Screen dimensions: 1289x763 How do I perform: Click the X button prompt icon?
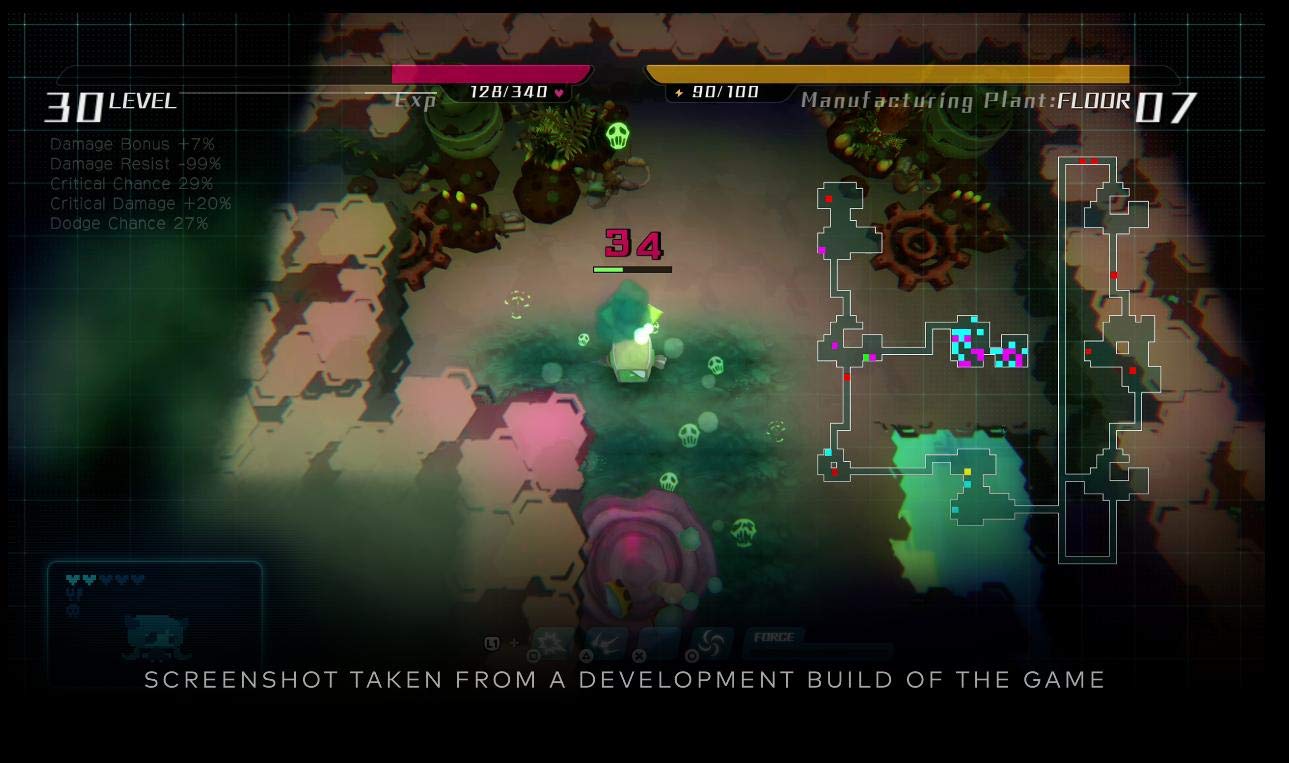pos(638,655)
